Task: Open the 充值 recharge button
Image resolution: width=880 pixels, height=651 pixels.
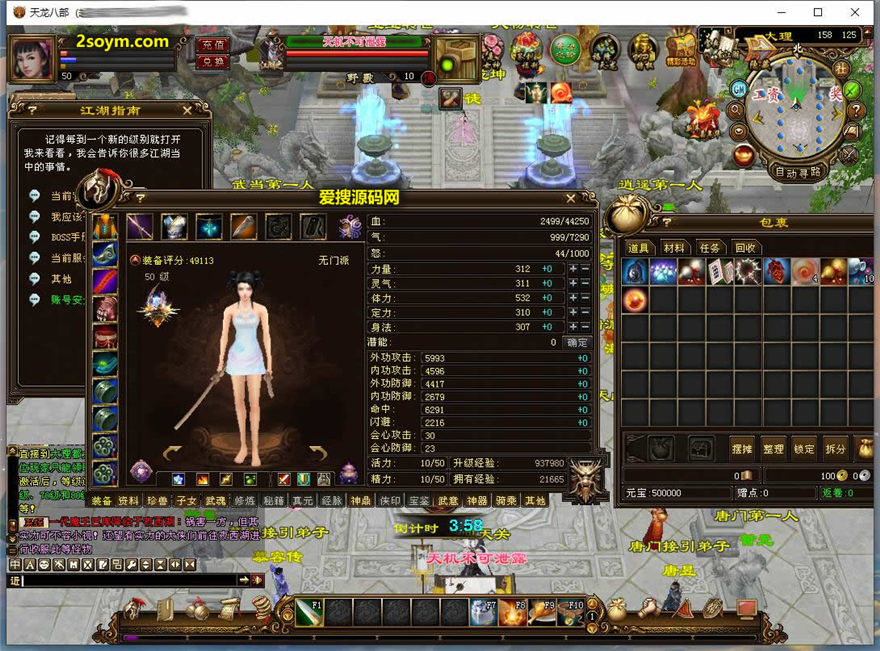Action: [x=212, y=45]
